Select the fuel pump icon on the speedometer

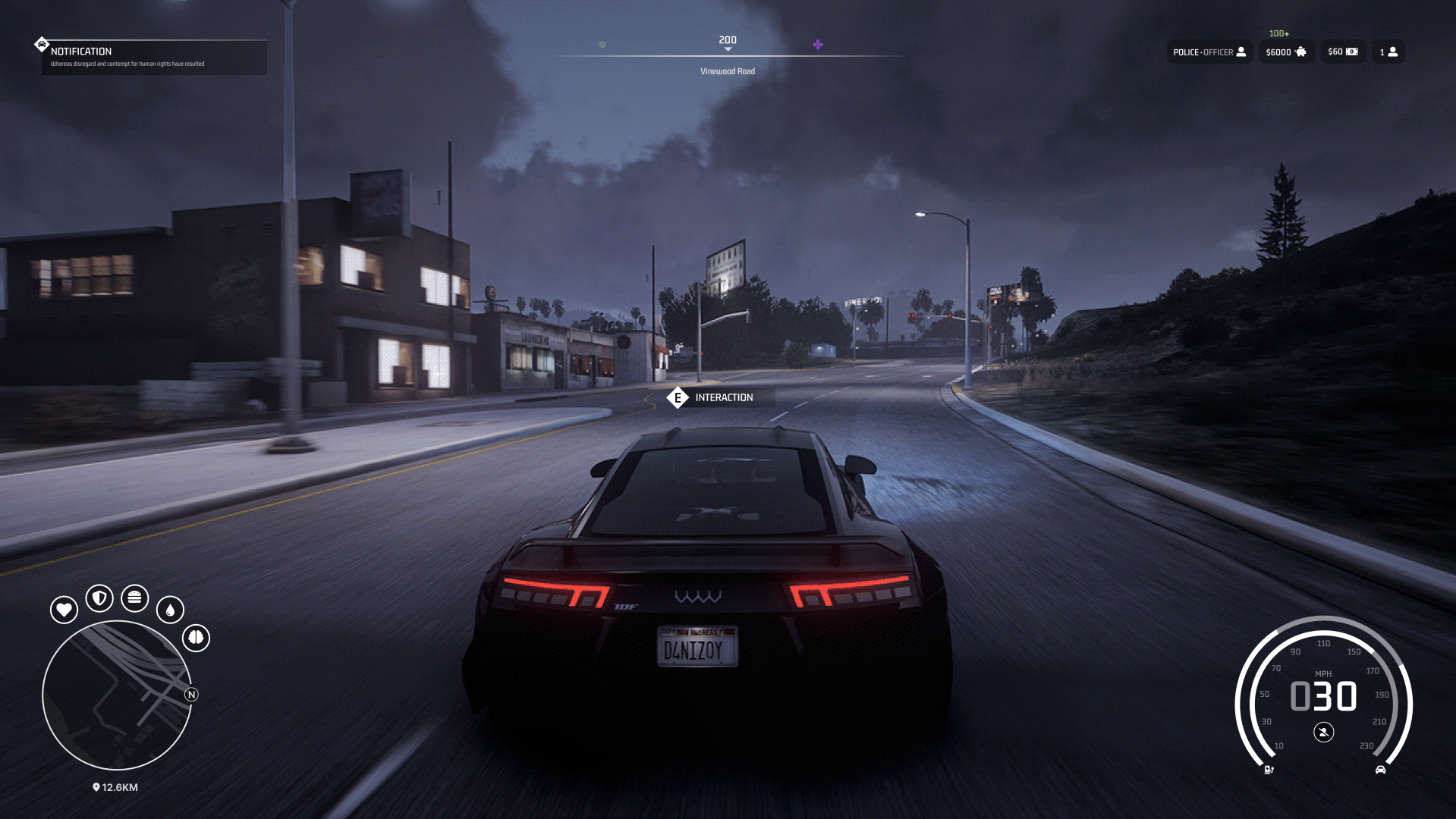pos(1269,770)
